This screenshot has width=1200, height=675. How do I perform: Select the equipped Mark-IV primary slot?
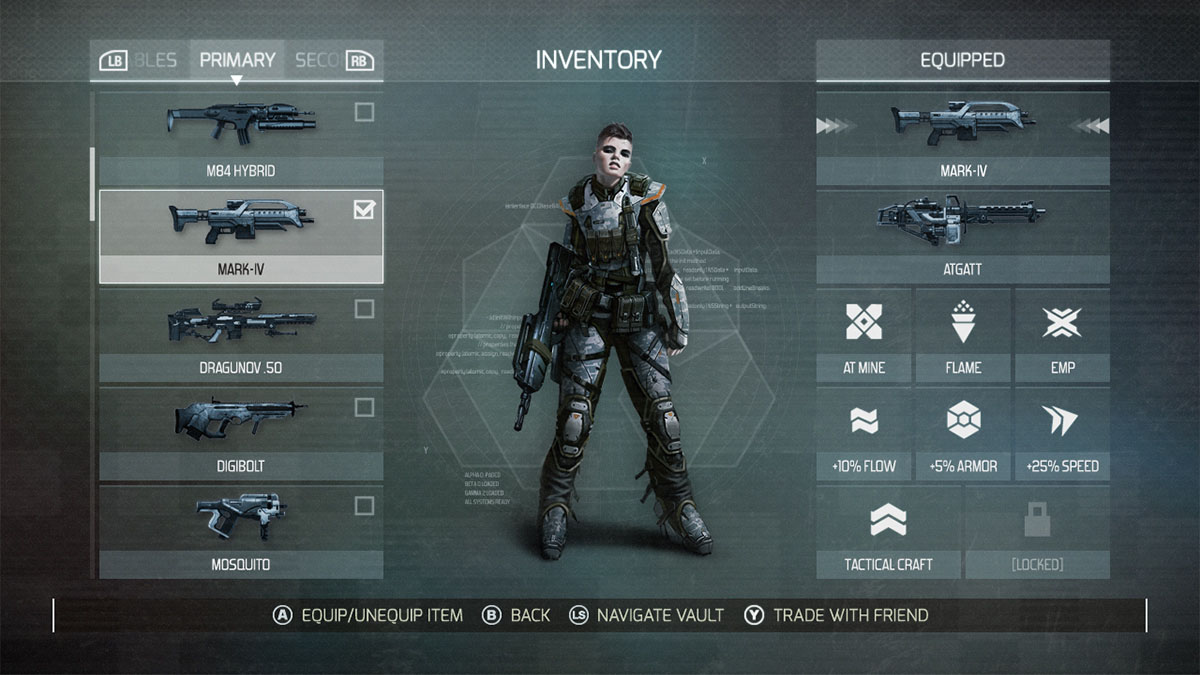(x=962, y=138)
